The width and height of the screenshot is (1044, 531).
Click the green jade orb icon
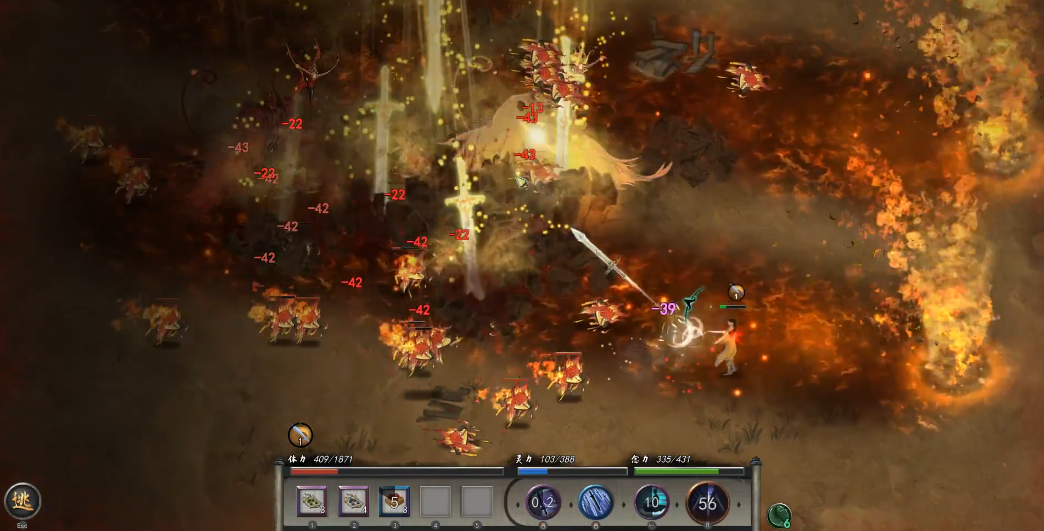[x=779, y=515]
